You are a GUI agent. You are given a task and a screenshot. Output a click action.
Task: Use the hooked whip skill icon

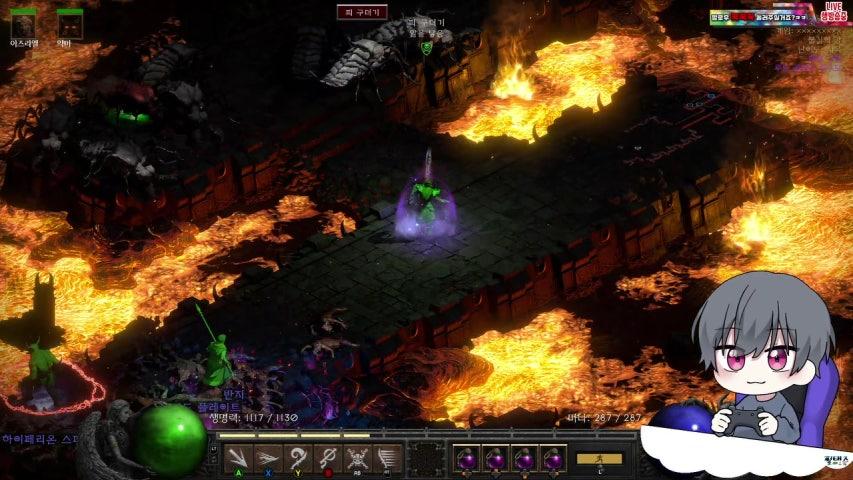coord(296,459)
